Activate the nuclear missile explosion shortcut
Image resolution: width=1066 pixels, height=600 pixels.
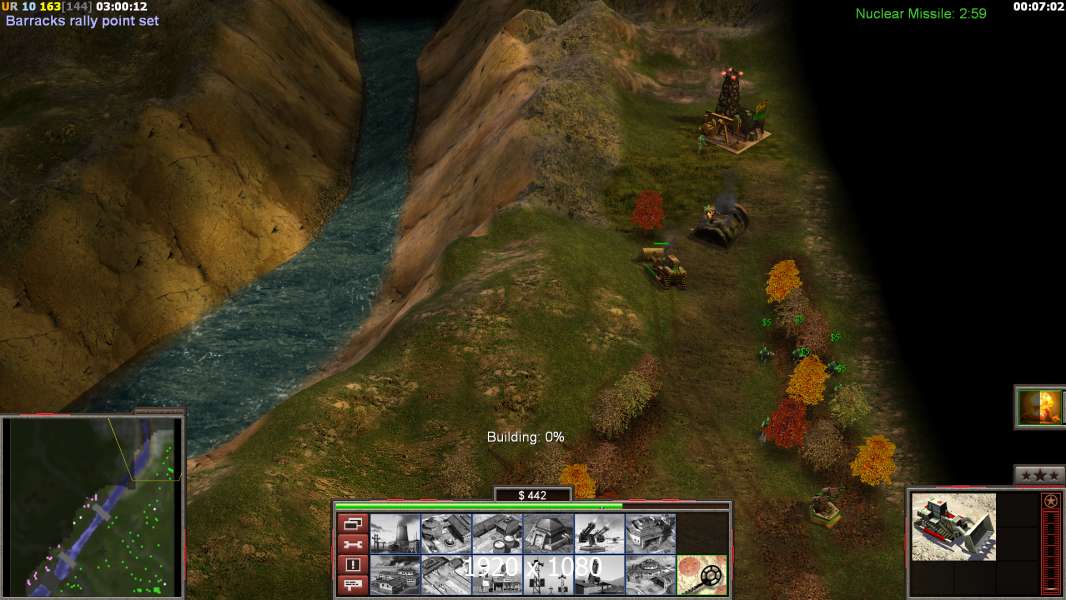point(1039,407)
